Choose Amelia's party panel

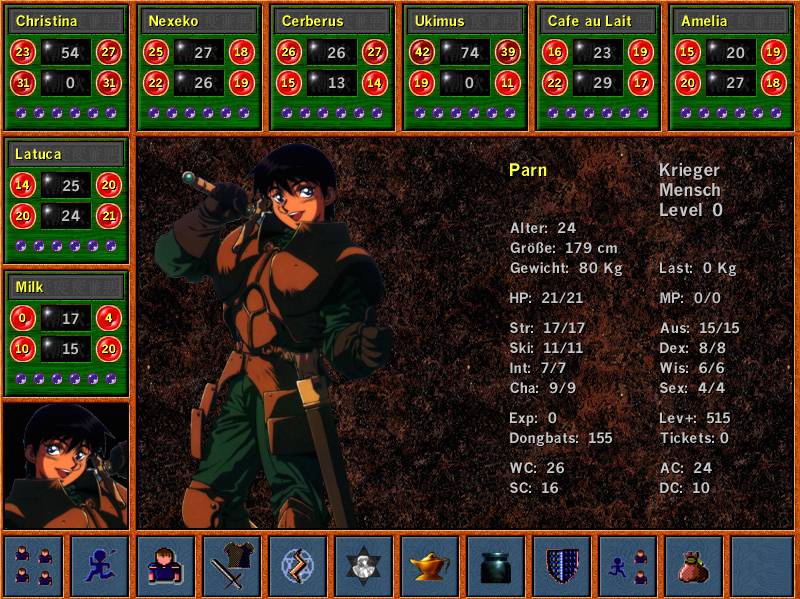pyautogui.click(x=731, y=21)
